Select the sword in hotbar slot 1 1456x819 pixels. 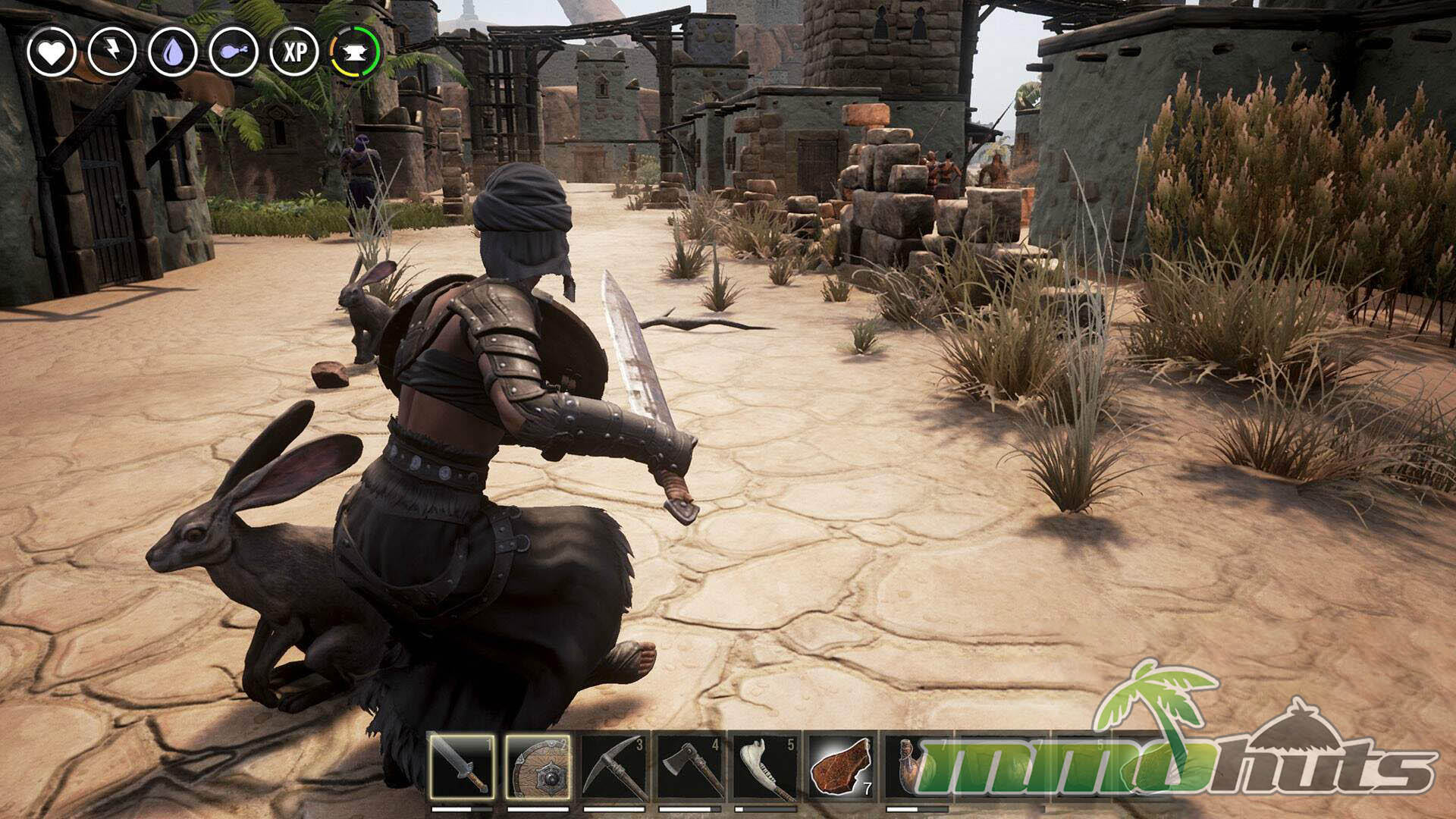[462, 766]
